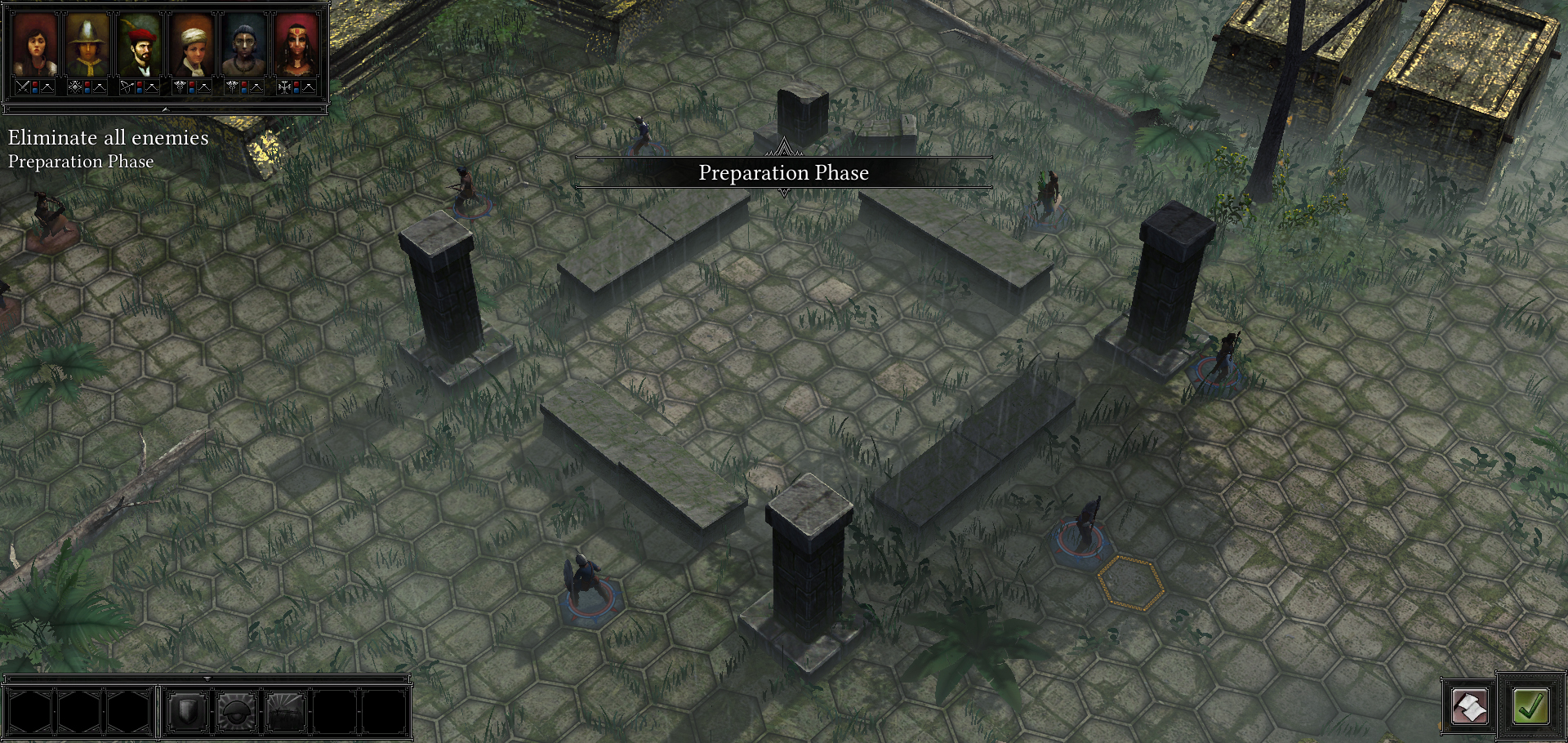Select the portrait with the steel morion helmet

coord(87,47)
